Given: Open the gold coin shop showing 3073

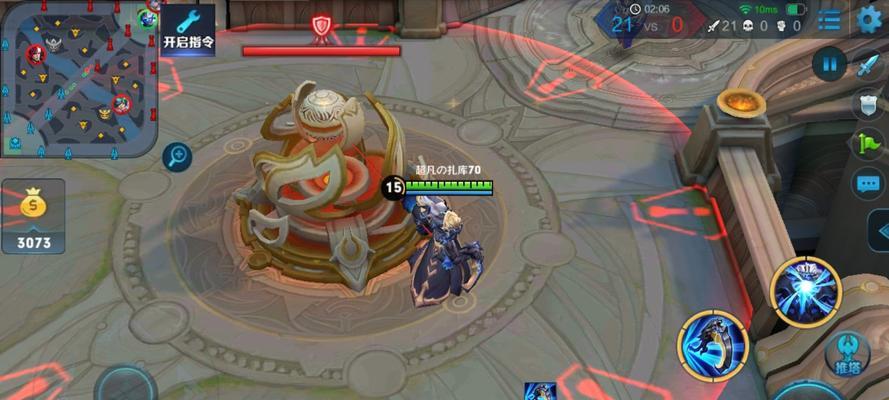Looking at the screenshot, I should [x=33, y=217].
